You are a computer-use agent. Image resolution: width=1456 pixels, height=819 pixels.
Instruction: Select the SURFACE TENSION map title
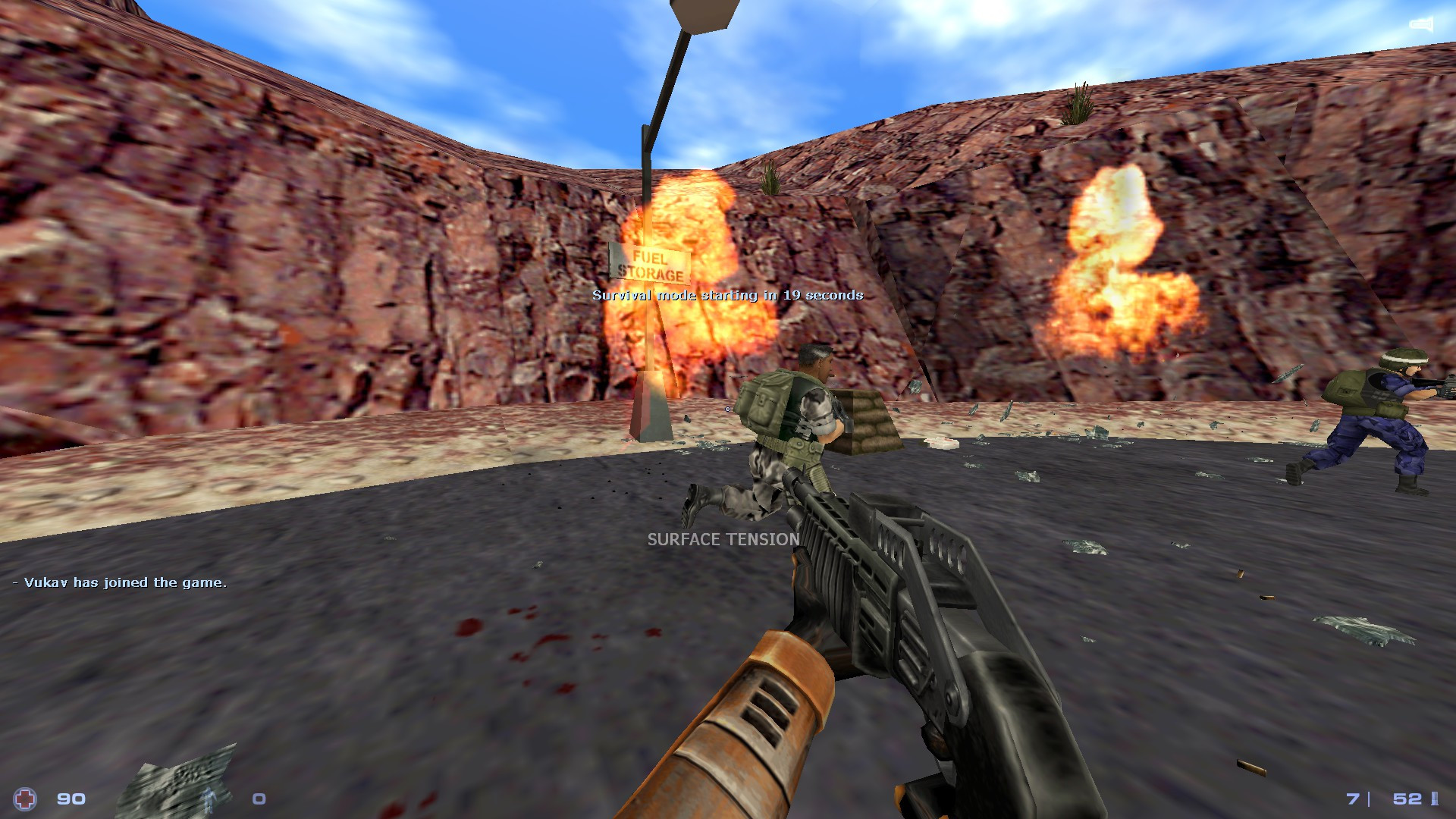point(722,541)
